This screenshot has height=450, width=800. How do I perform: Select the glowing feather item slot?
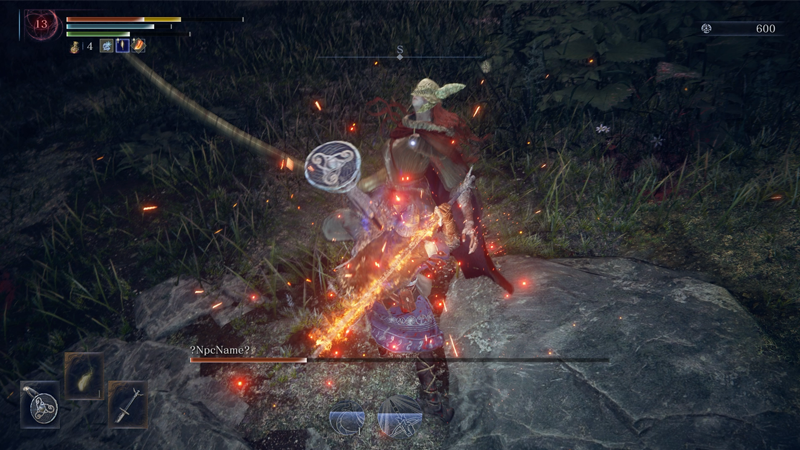83,376
